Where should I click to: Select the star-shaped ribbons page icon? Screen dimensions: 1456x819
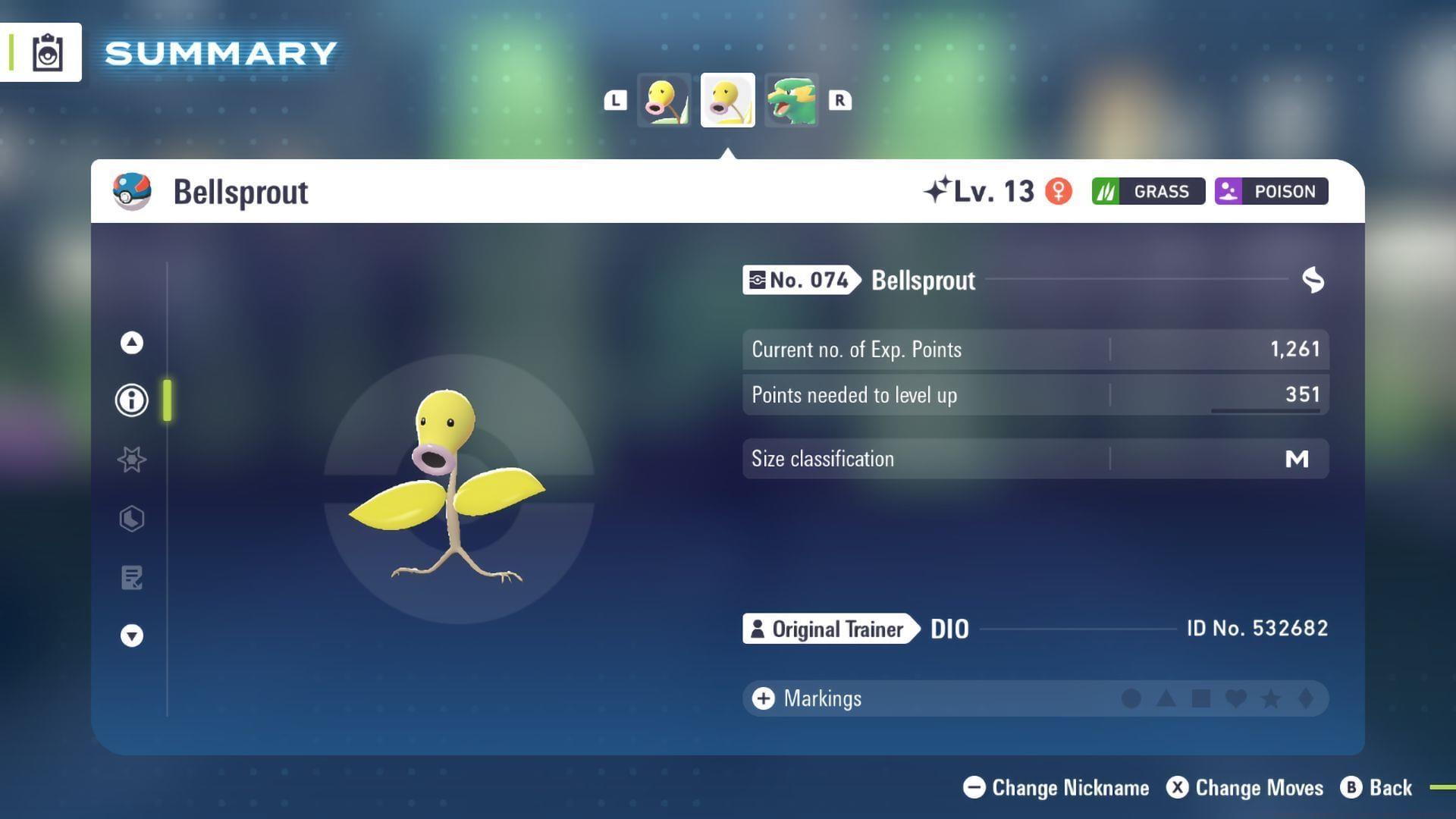(131, 459)
